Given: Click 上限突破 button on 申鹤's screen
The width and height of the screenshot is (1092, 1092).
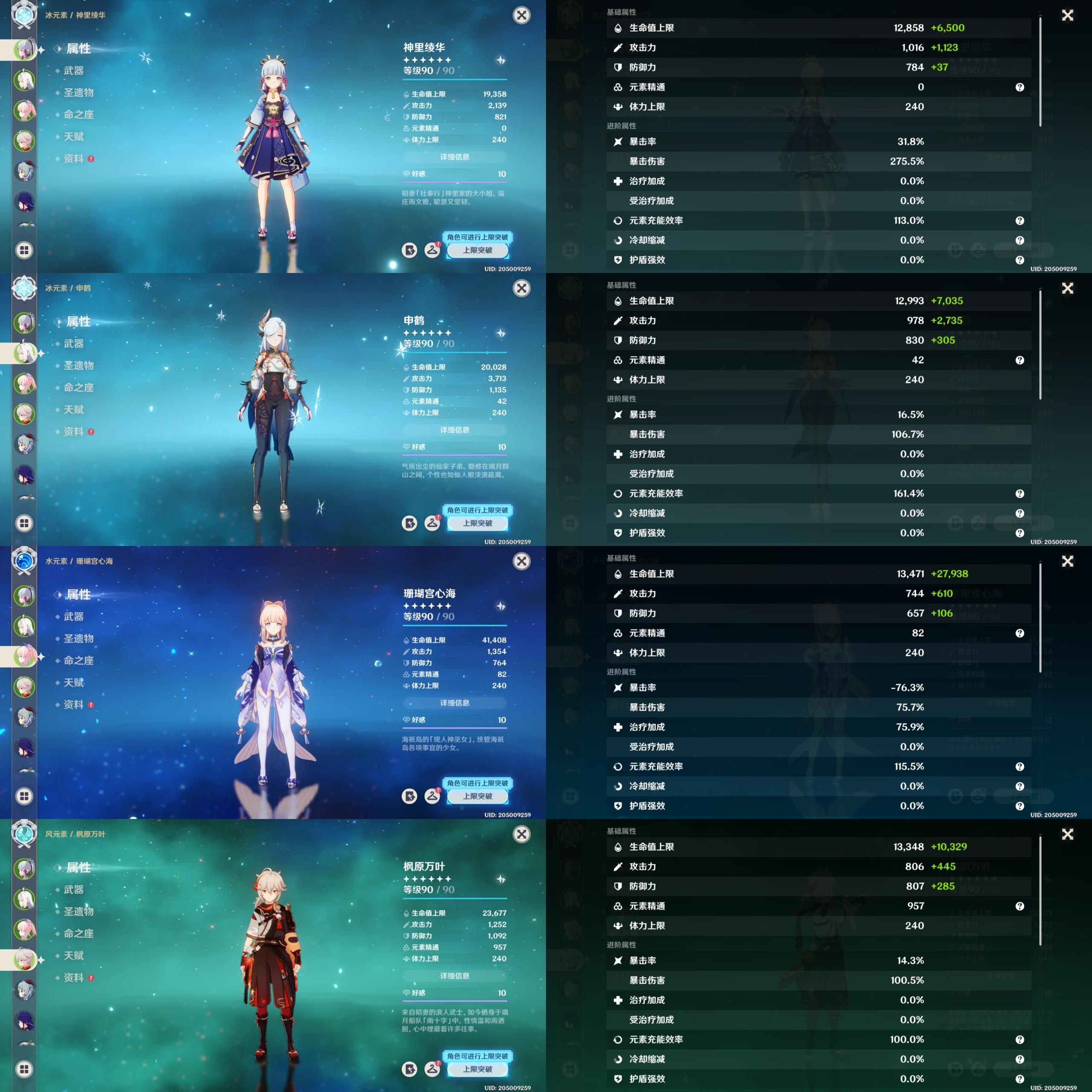Looking at the screenshot, I should click(477, 523).
